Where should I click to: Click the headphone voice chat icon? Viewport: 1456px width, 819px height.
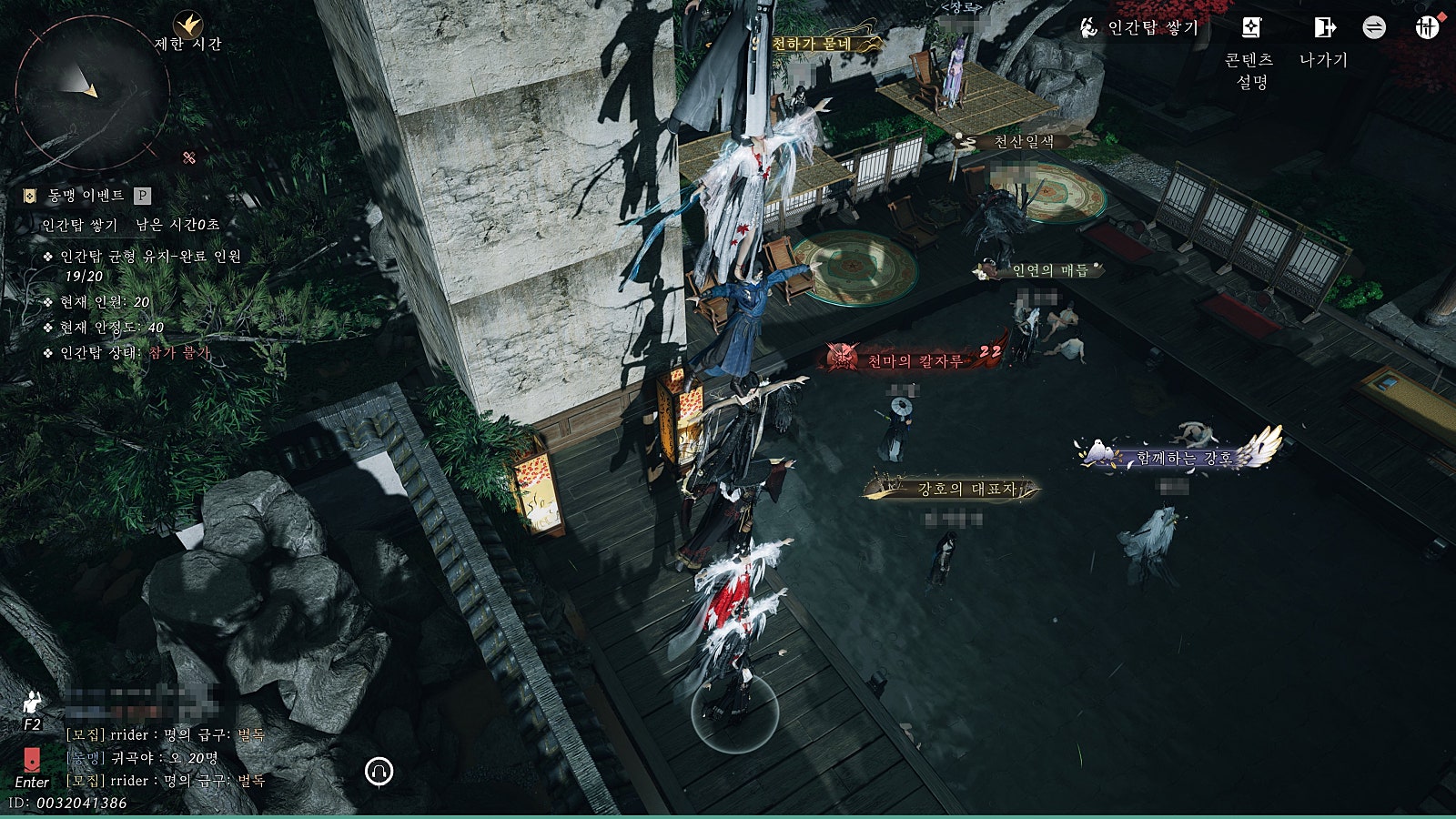point(379,772)
